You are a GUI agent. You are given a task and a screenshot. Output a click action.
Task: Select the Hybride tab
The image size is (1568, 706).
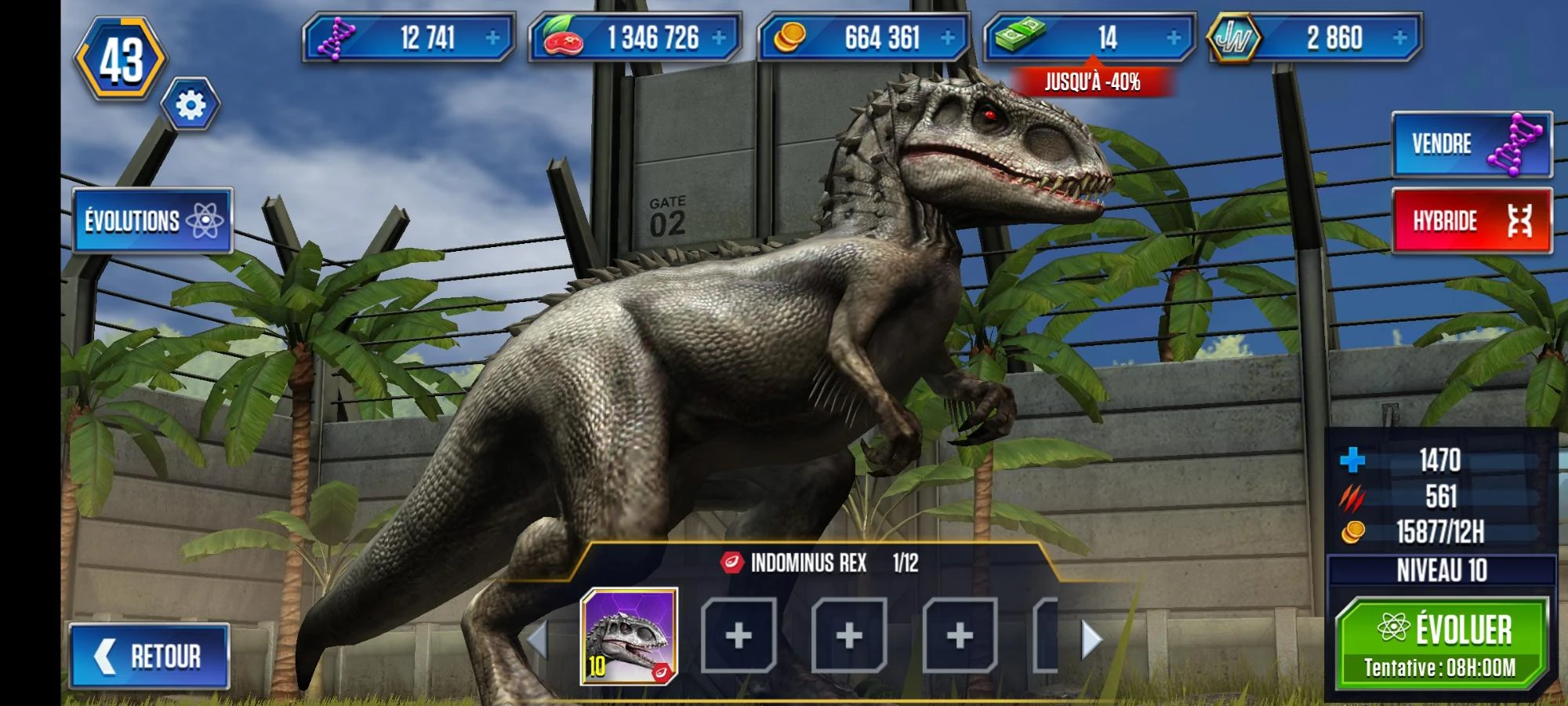[x=1474, y=221]
